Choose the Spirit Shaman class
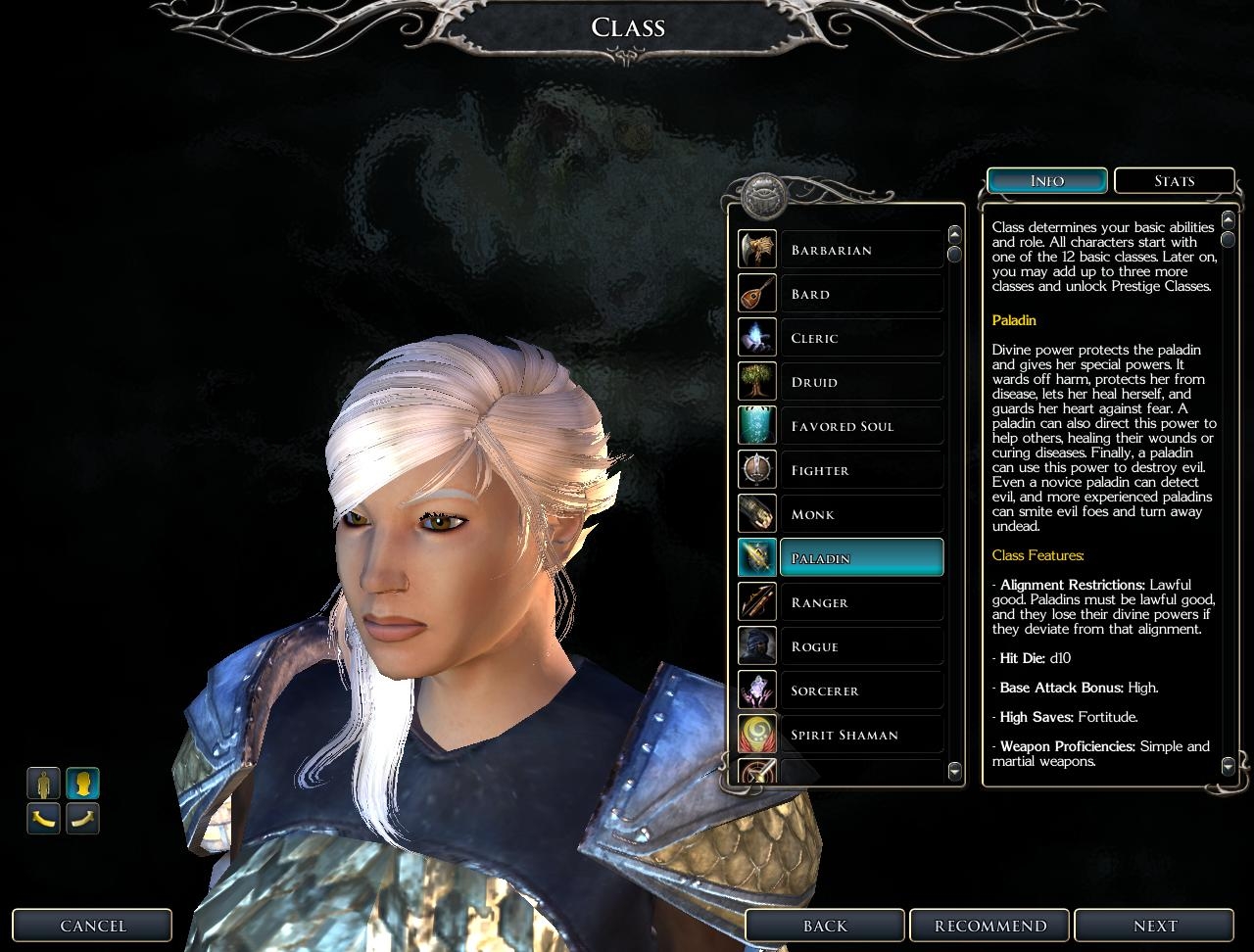This screenshot has height=952, width=1254. point(861,735)
